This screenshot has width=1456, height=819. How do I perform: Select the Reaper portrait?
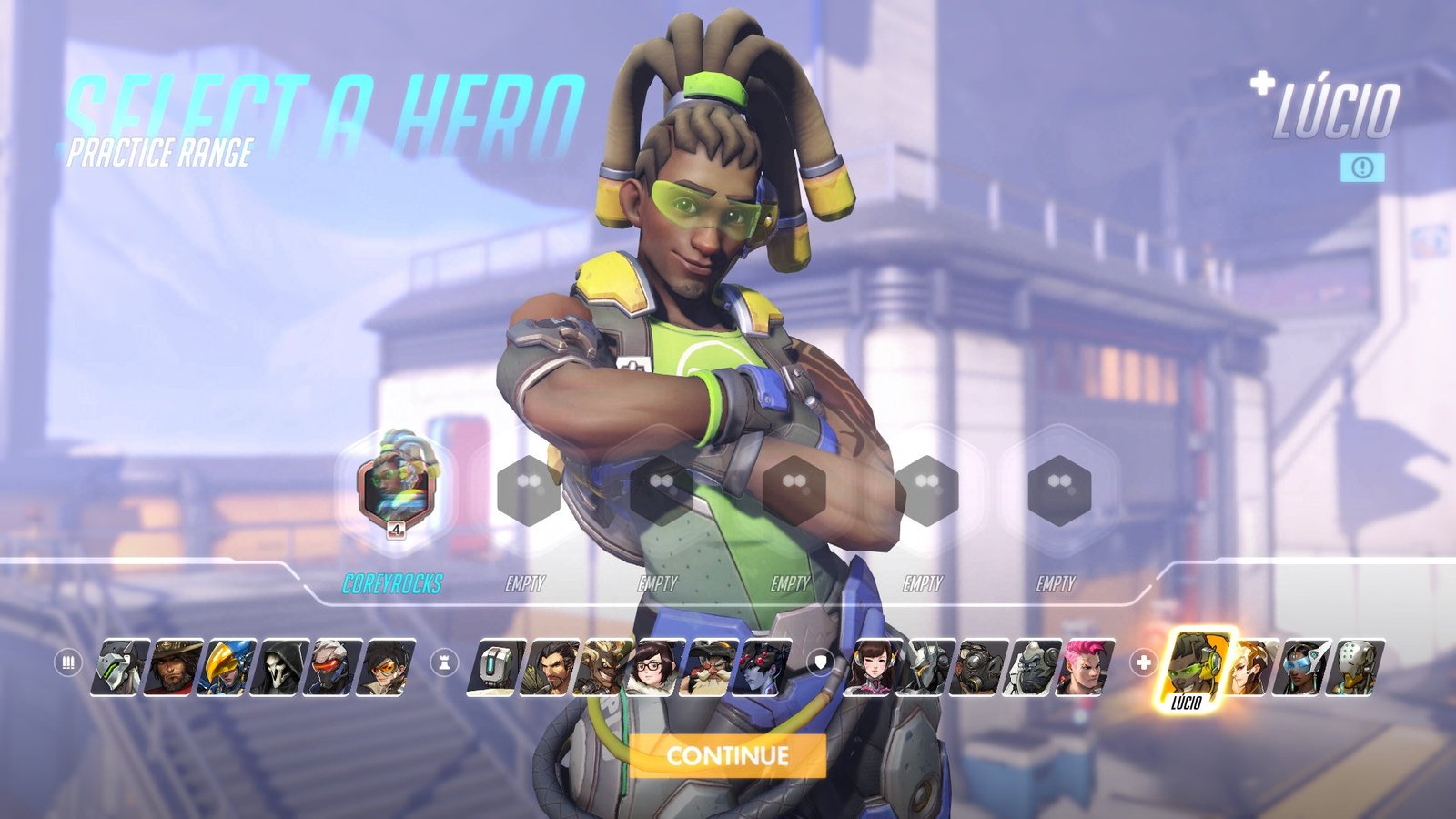(x=279, y=667)
